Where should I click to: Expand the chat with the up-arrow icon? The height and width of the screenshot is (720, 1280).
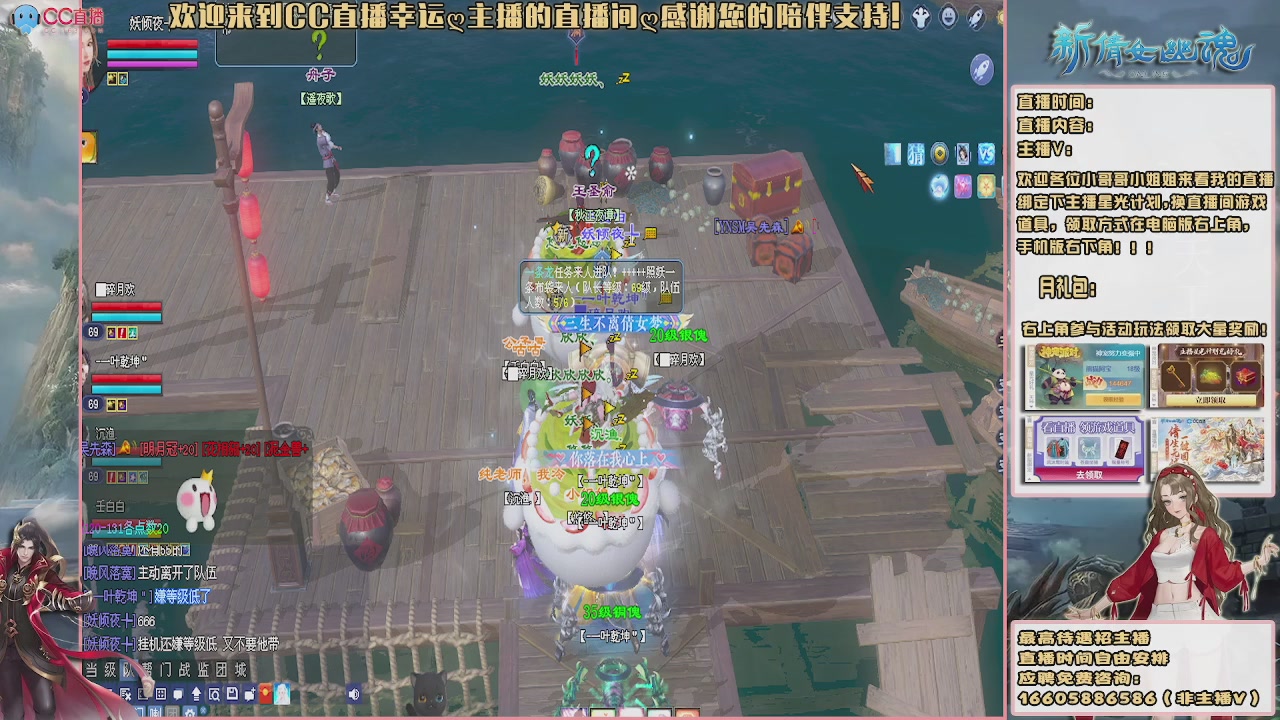point(196,694)
